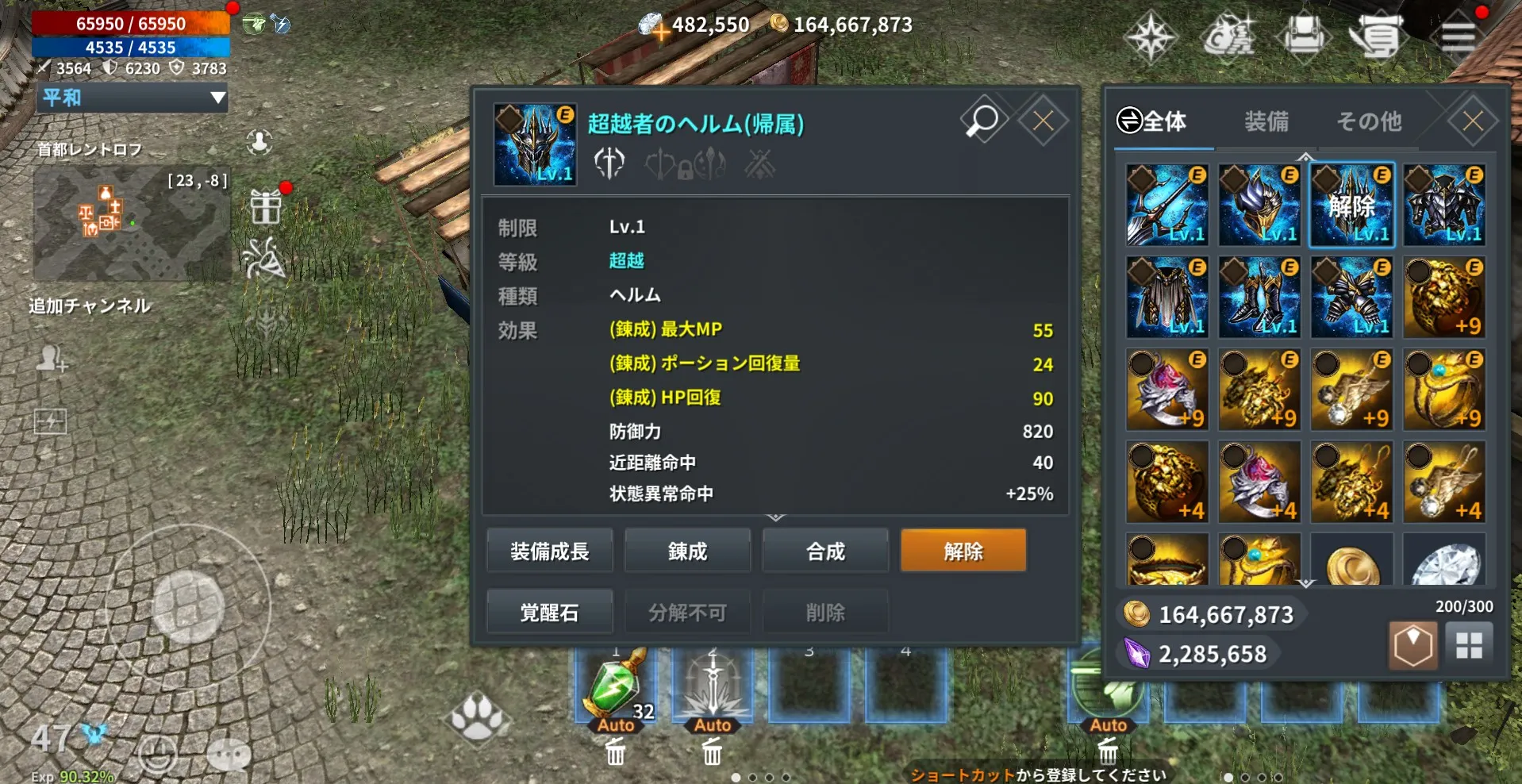Toggle Auto on the green potion slot
The image size is (1522, 784).
tap(617, 724)
